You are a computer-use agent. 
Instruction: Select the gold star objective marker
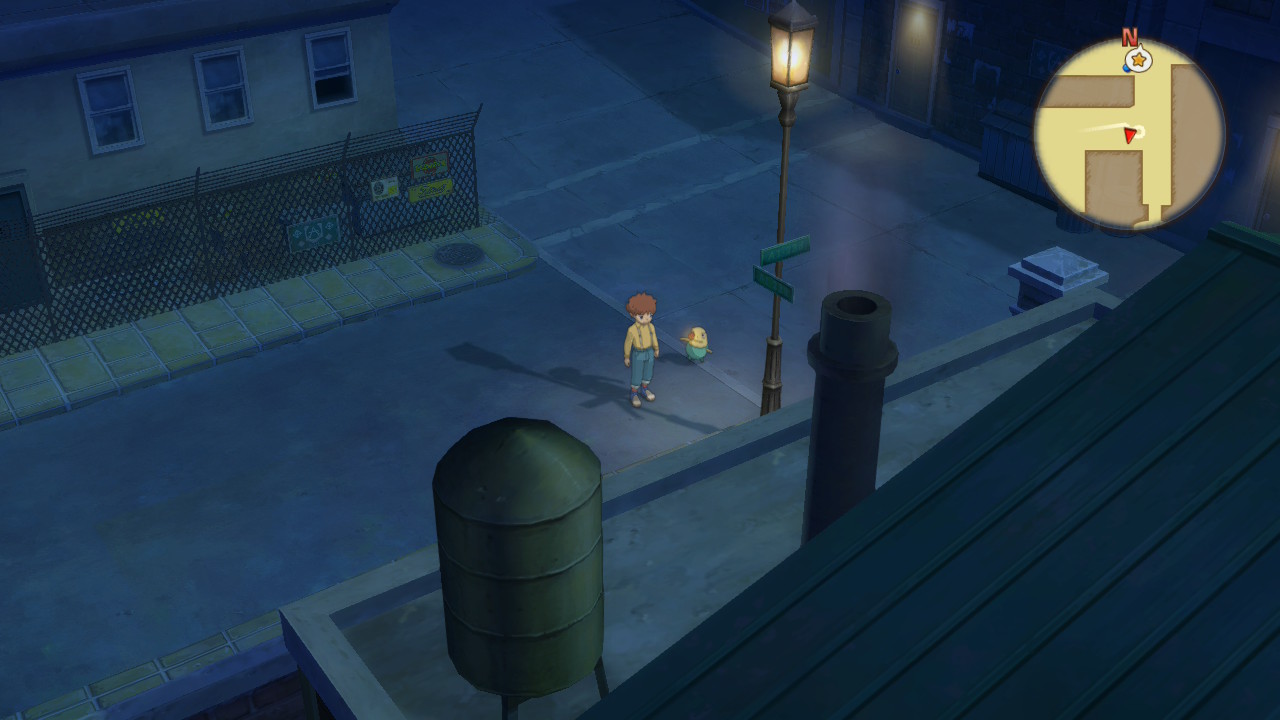coord(1138,61)
